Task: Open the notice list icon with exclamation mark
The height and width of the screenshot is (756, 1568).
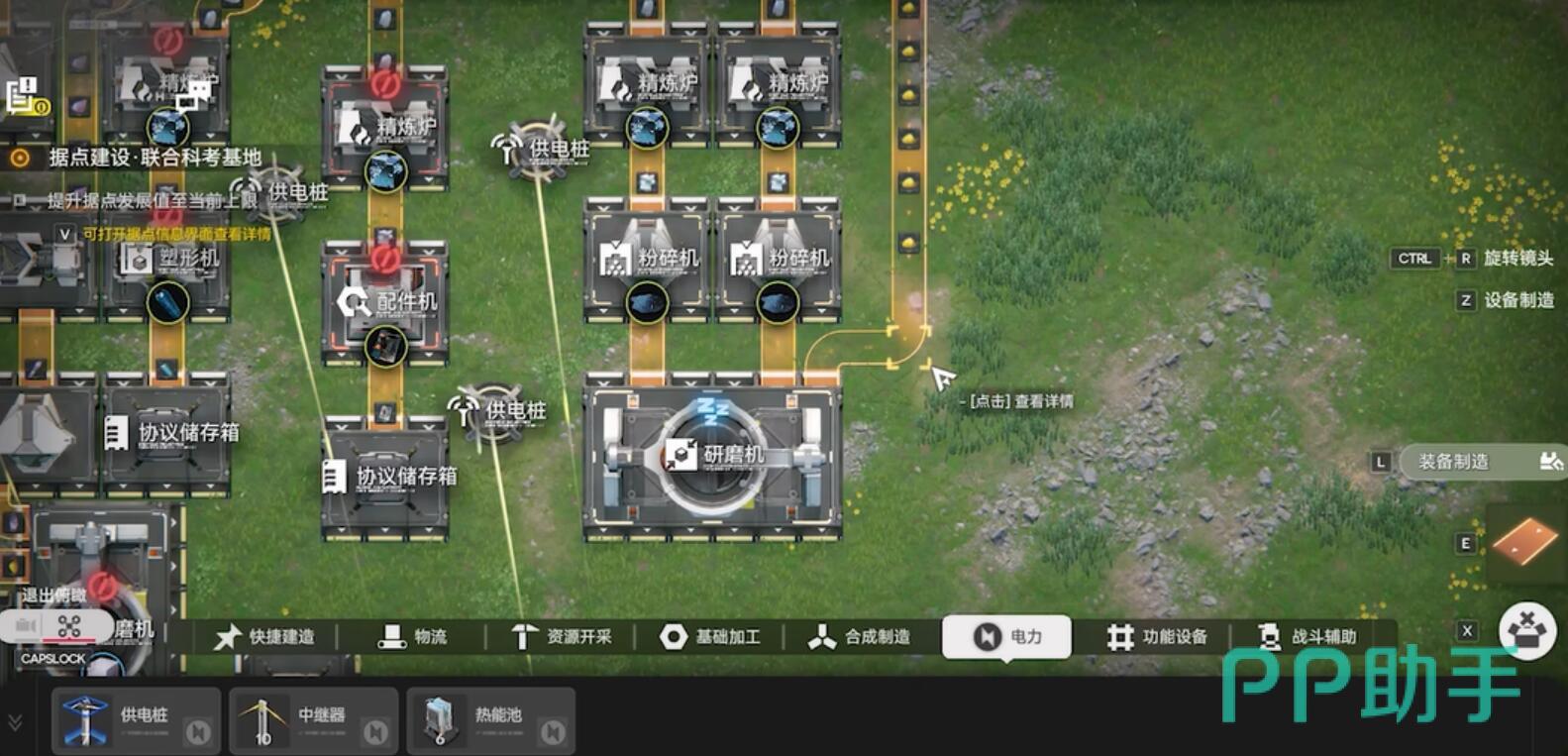Action: click(25, 97)
